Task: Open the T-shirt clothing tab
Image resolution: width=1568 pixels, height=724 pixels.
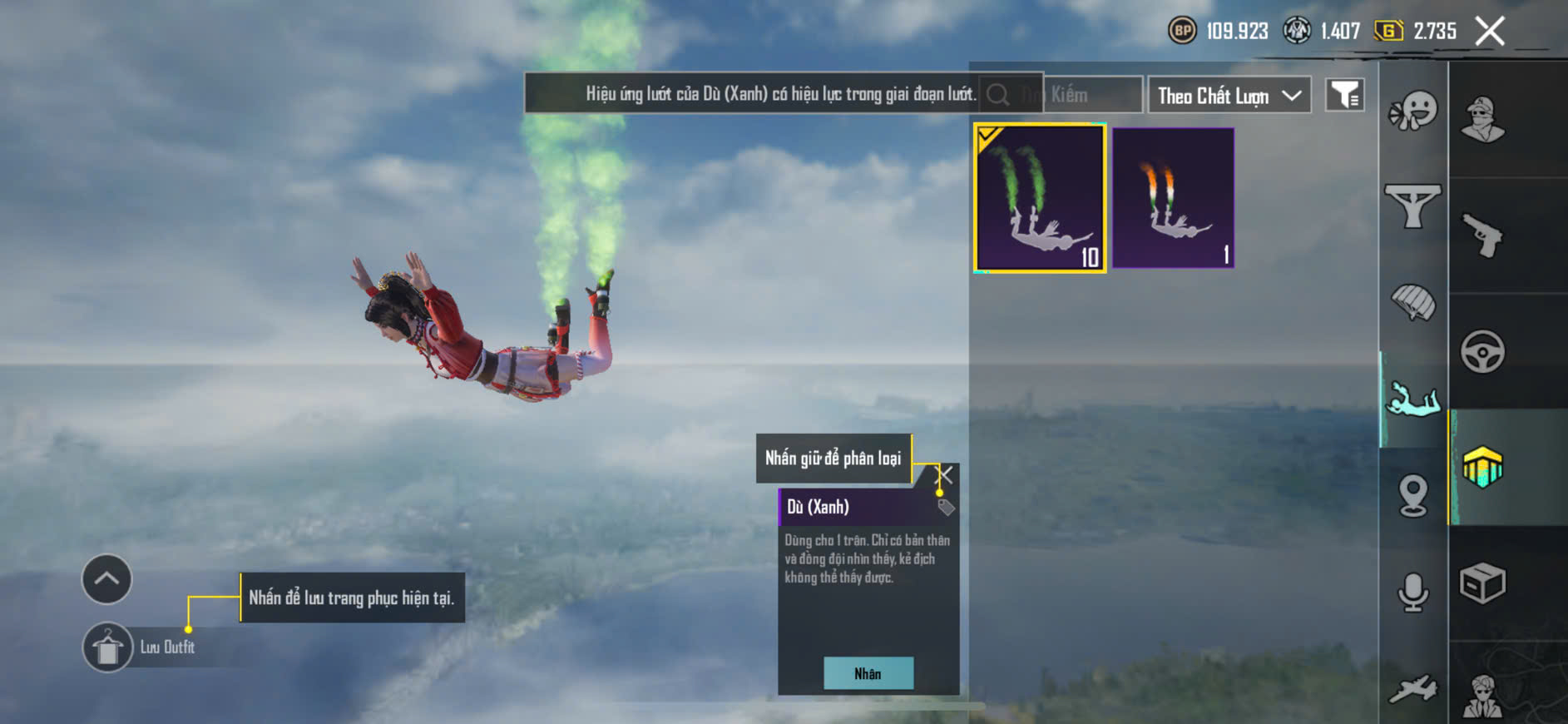Action: point(1412,205)
